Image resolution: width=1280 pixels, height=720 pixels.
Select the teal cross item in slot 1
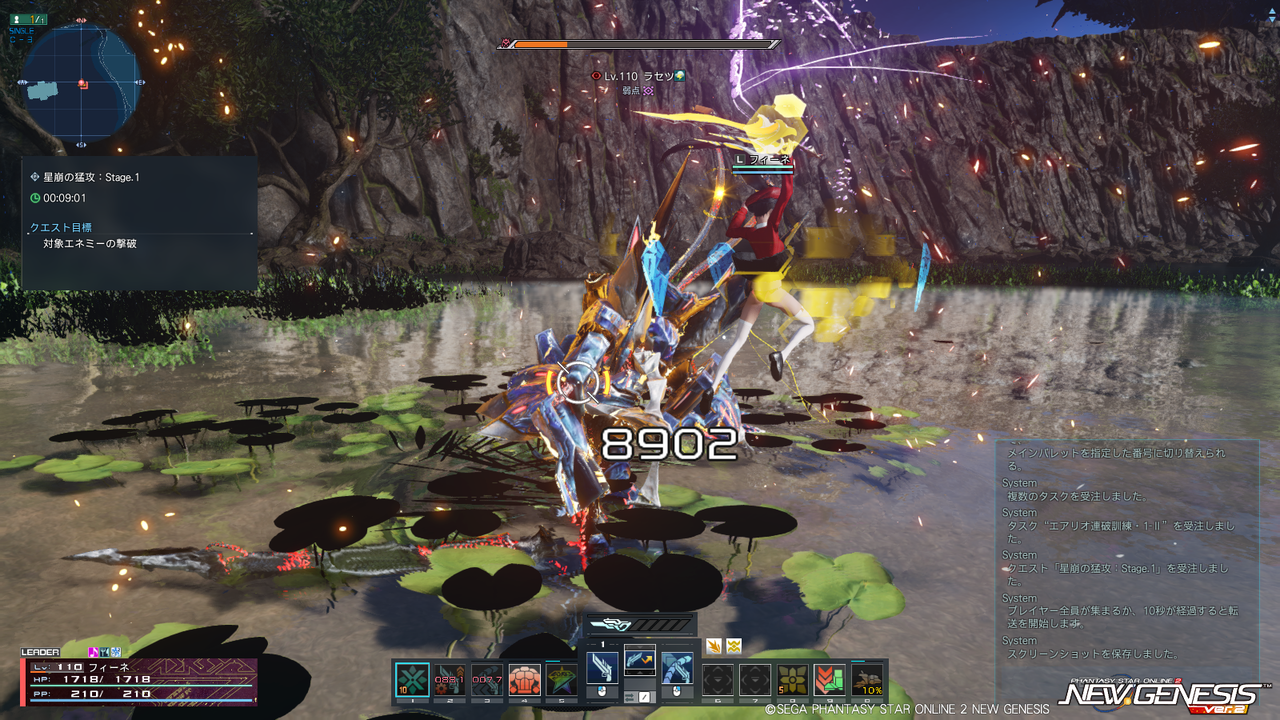[412, 680]
